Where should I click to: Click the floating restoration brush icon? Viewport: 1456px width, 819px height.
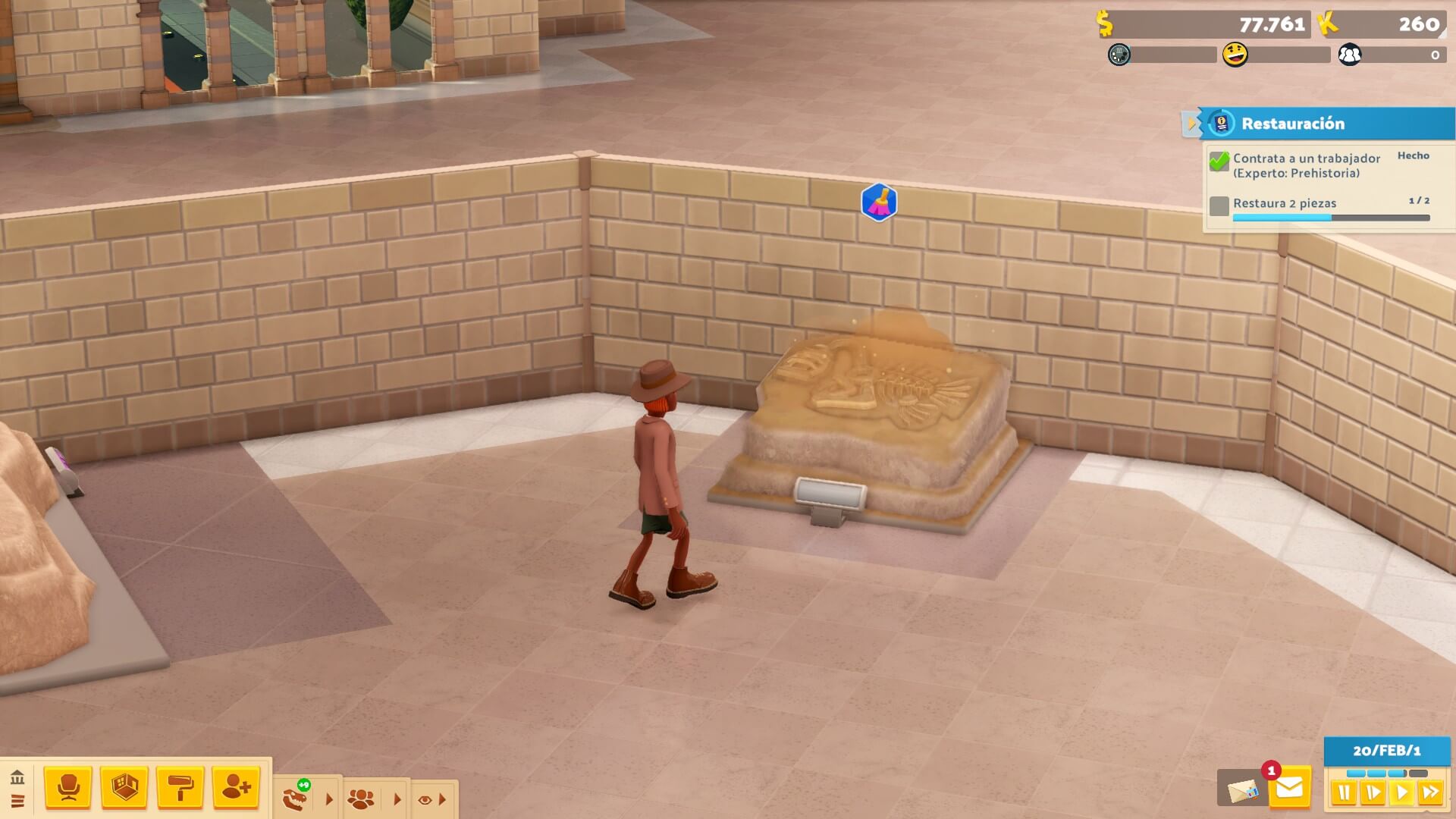coord(879,202)
